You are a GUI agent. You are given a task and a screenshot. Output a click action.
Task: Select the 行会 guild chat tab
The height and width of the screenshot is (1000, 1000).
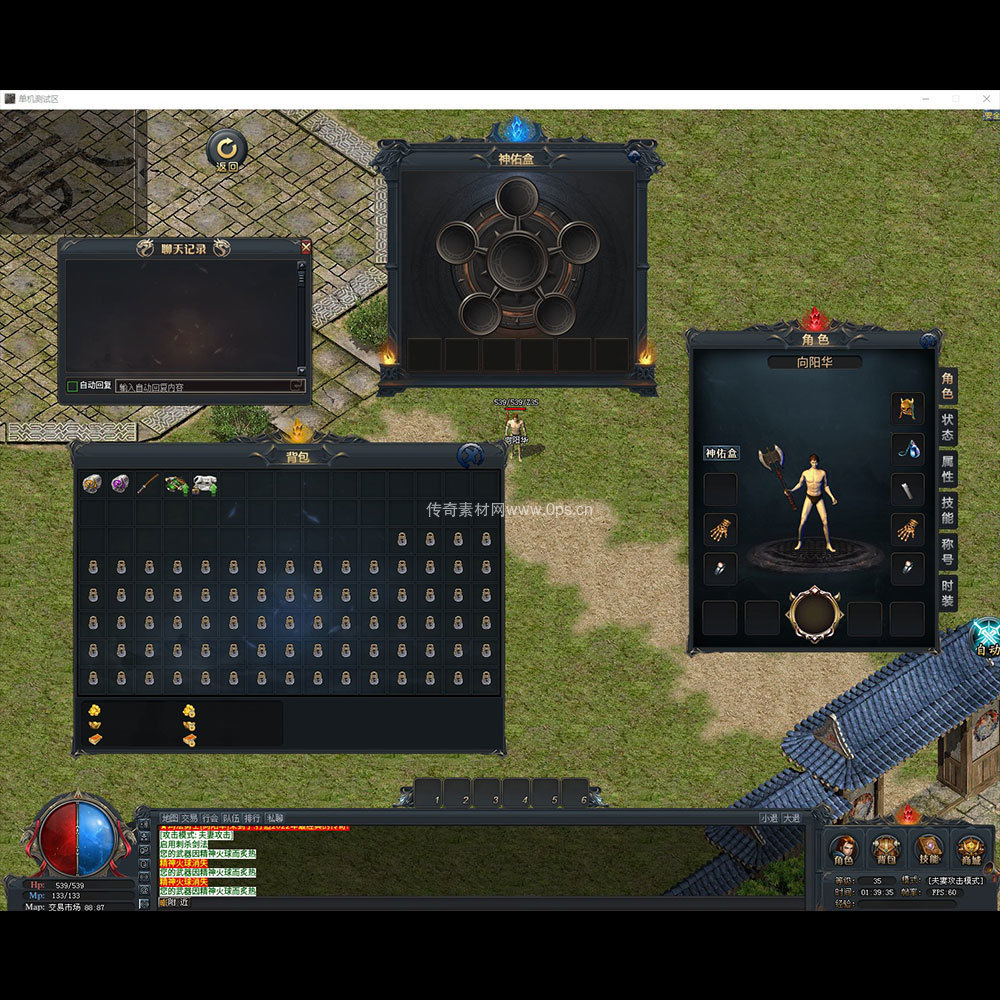(210, 817)
